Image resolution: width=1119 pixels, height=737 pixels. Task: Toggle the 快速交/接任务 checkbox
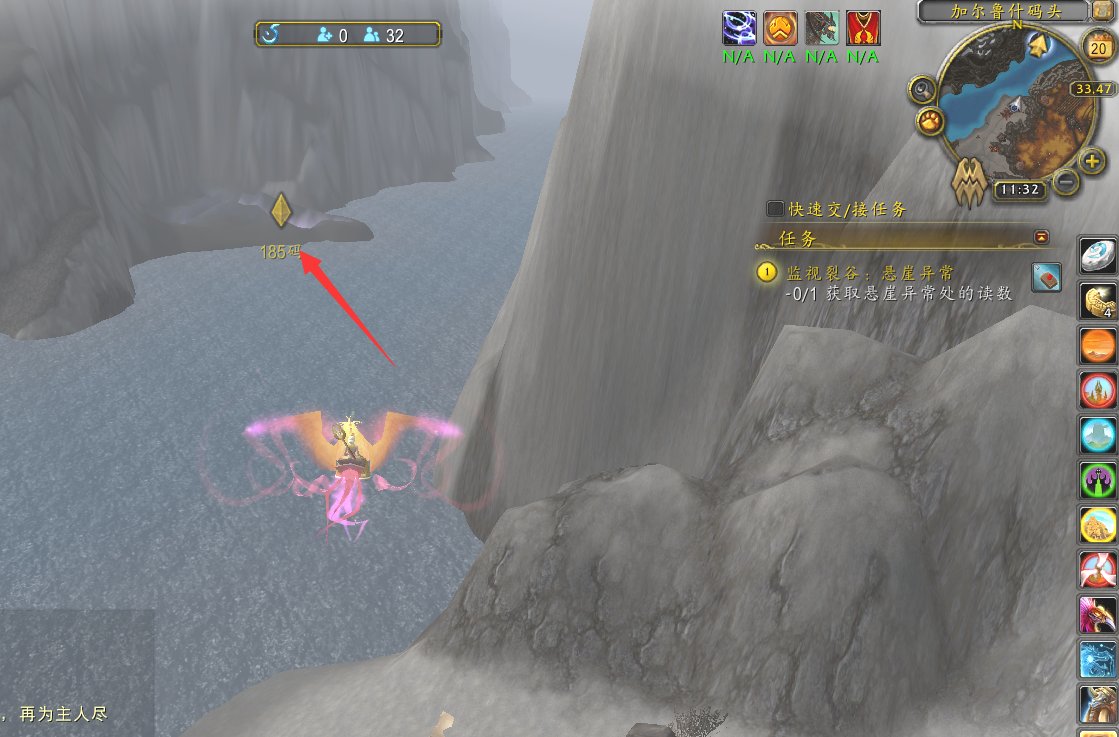pos(775,209)
